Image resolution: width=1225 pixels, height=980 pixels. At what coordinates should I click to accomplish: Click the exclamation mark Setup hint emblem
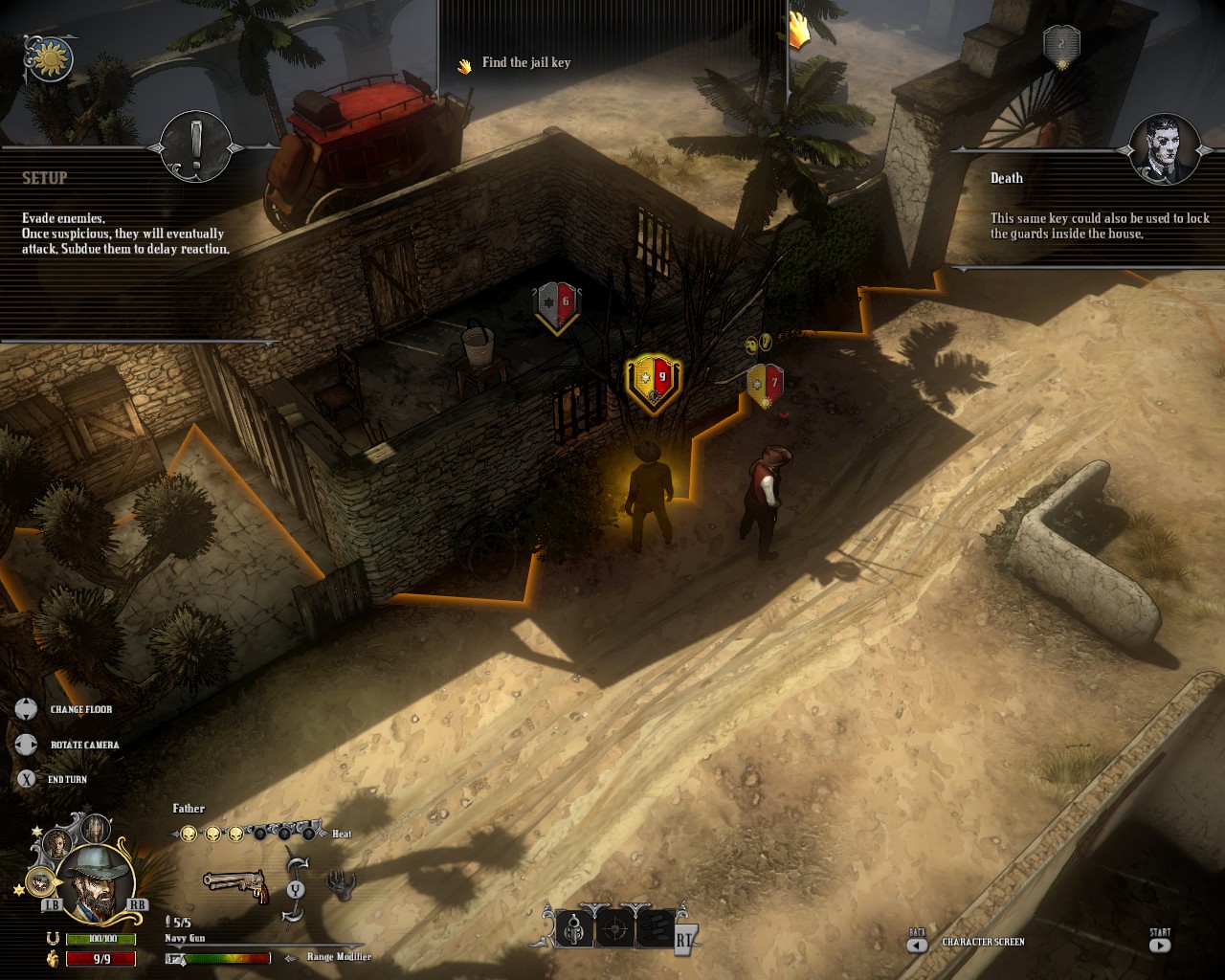point(196,146)
